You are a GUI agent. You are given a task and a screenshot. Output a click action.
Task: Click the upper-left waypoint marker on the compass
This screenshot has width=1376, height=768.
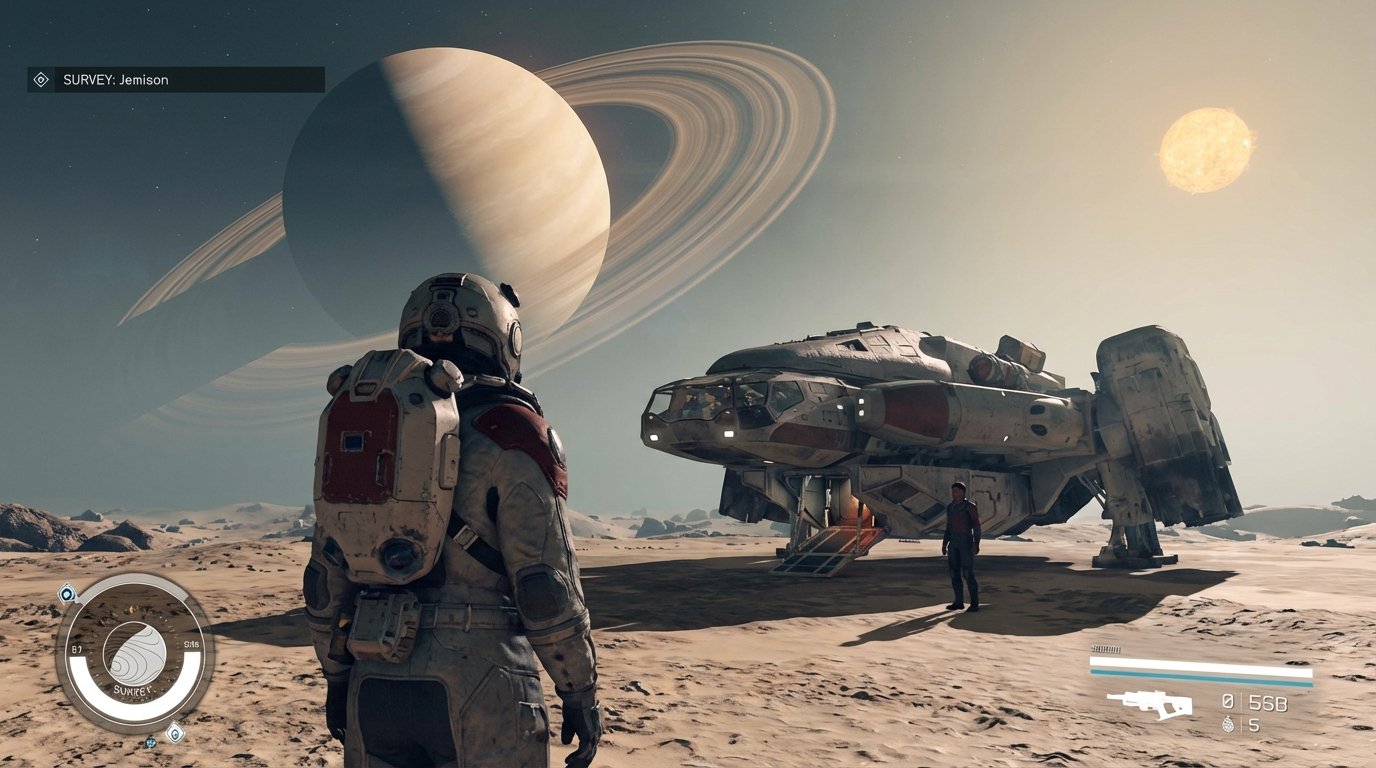tap(67, 592)
